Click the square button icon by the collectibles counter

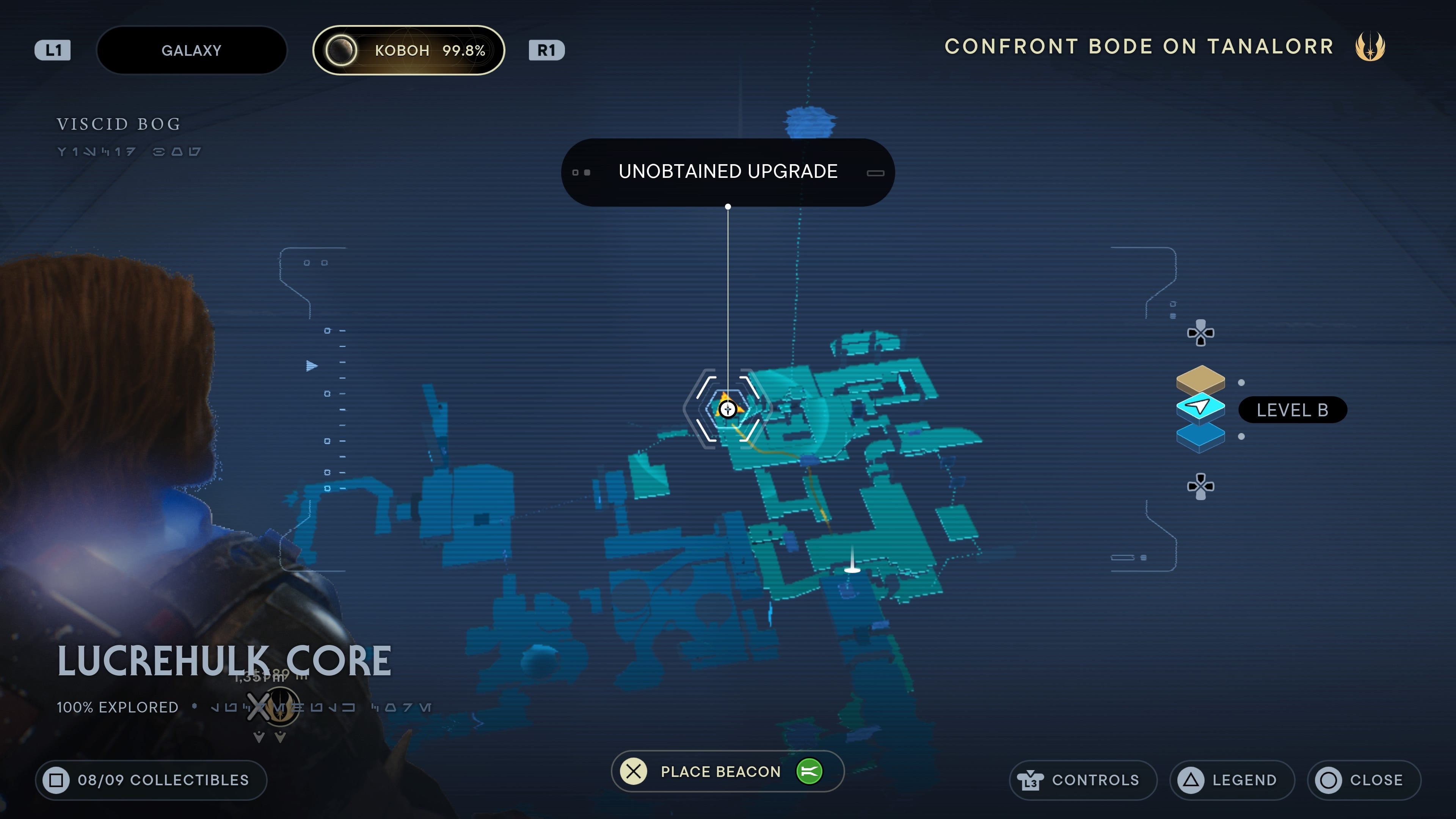pyautogui.click(x=56, y=780)
